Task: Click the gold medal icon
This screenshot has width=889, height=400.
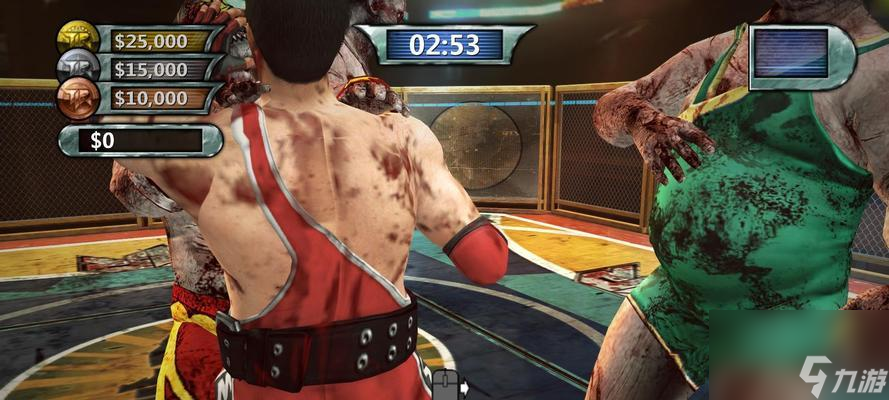Action: (x=79, y=39)
